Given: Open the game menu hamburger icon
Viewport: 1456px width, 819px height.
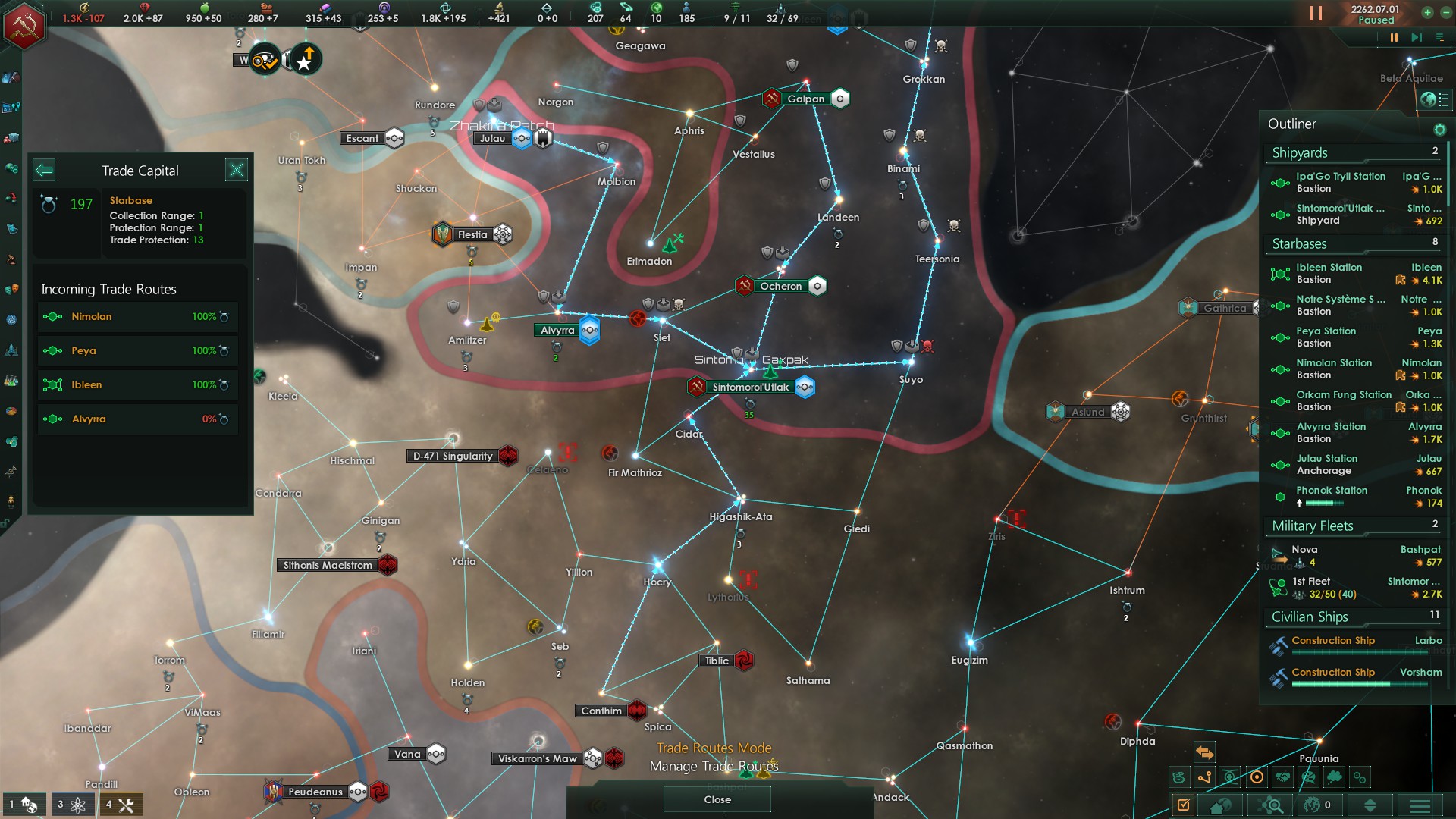Looking at the screenshot, I should 1420,805.
